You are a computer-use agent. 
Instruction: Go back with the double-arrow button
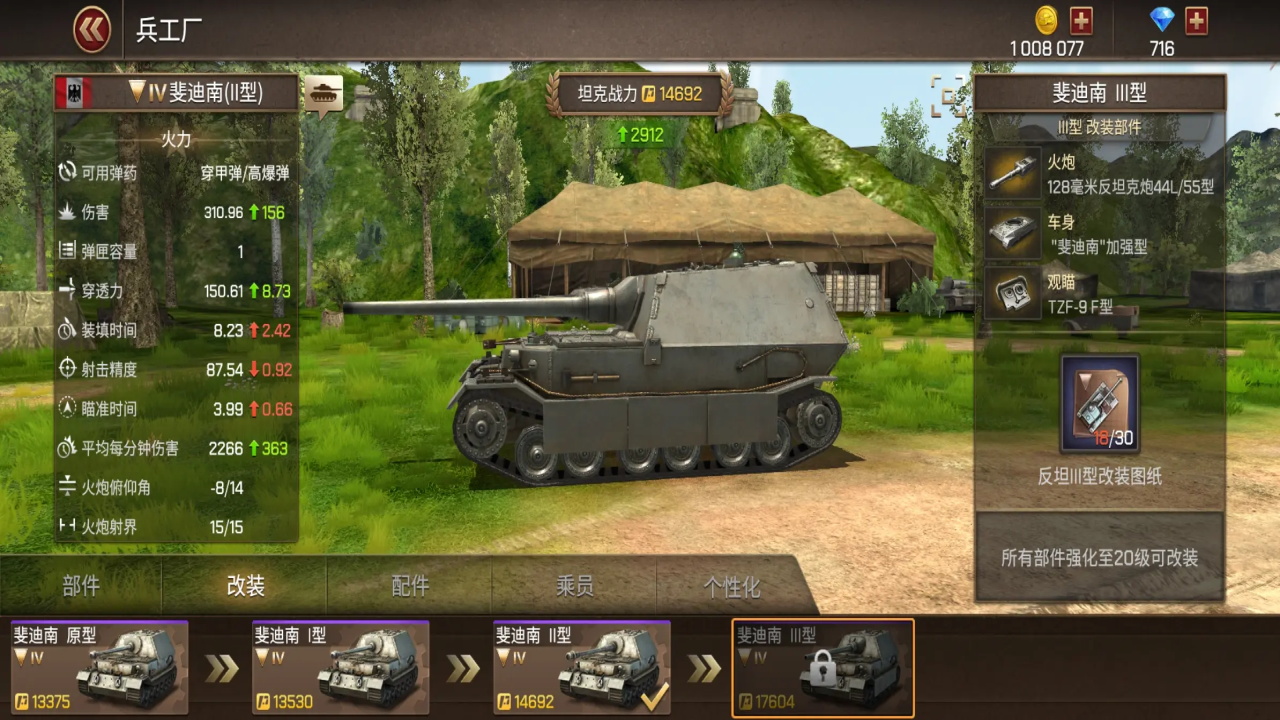(x=92, y=30)
